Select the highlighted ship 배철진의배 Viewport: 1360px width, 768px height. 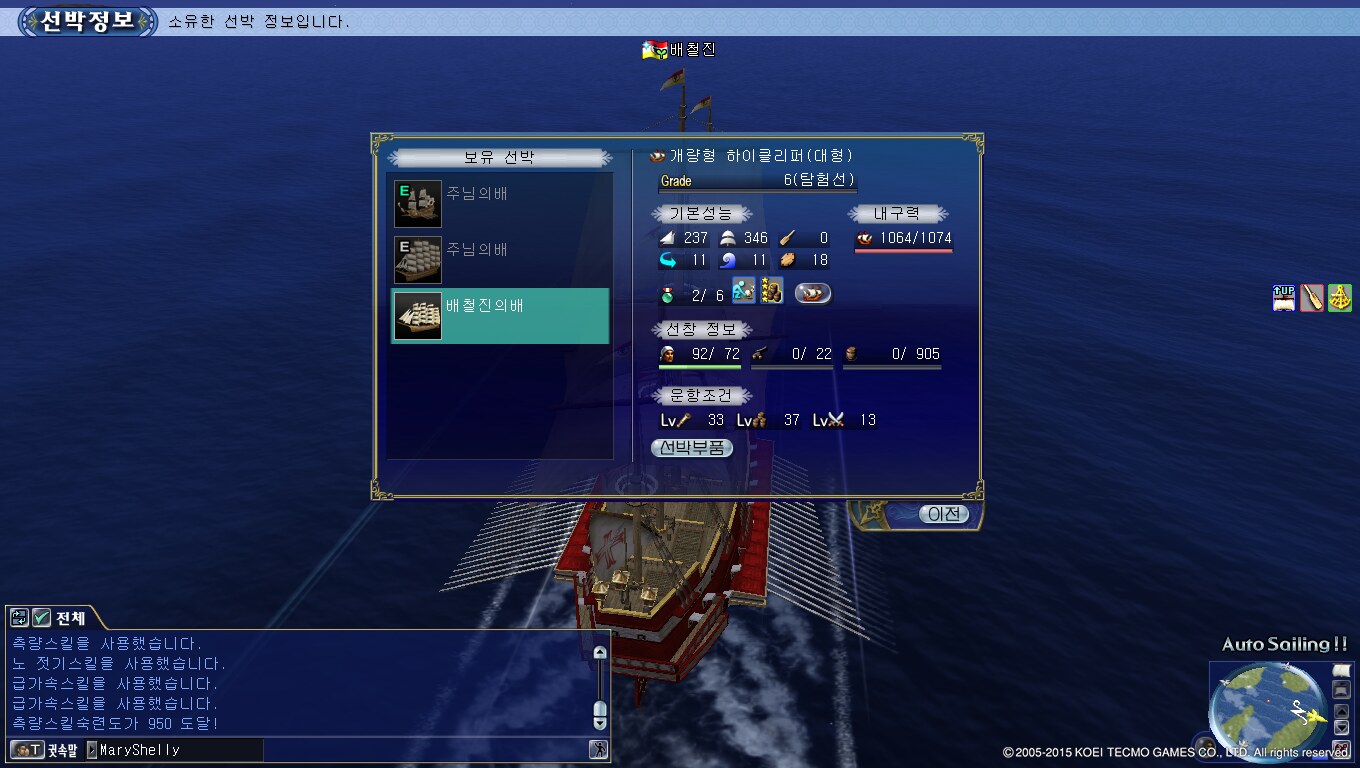pos(500,316)
